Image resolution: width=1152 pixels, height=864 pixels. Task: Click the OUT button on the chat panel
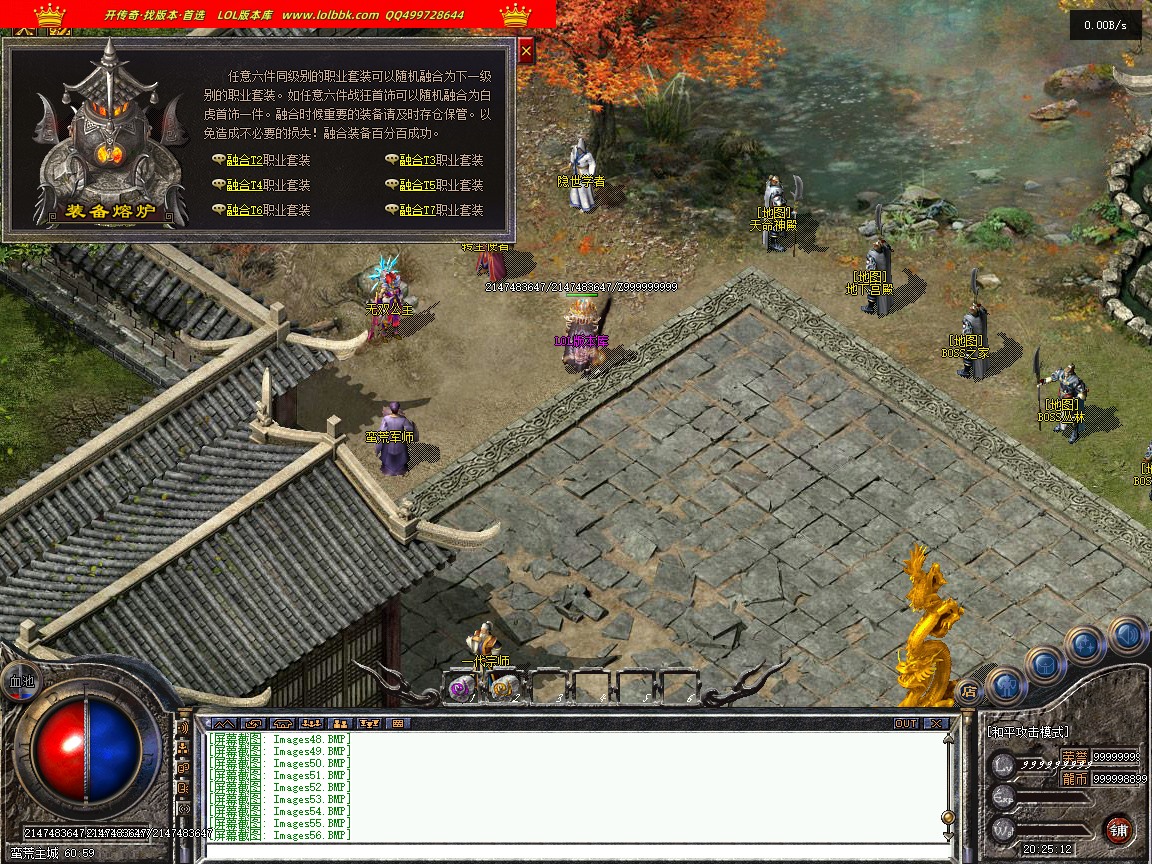pyautogui.click(x=906, y=723)
